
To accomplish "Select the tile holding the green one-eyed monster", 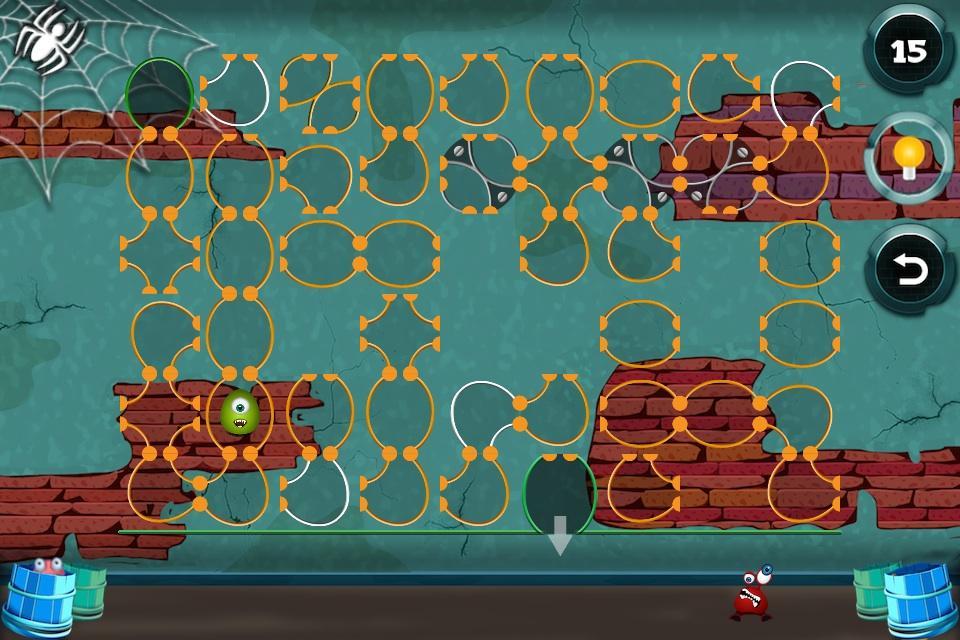I will pos(240,412).
